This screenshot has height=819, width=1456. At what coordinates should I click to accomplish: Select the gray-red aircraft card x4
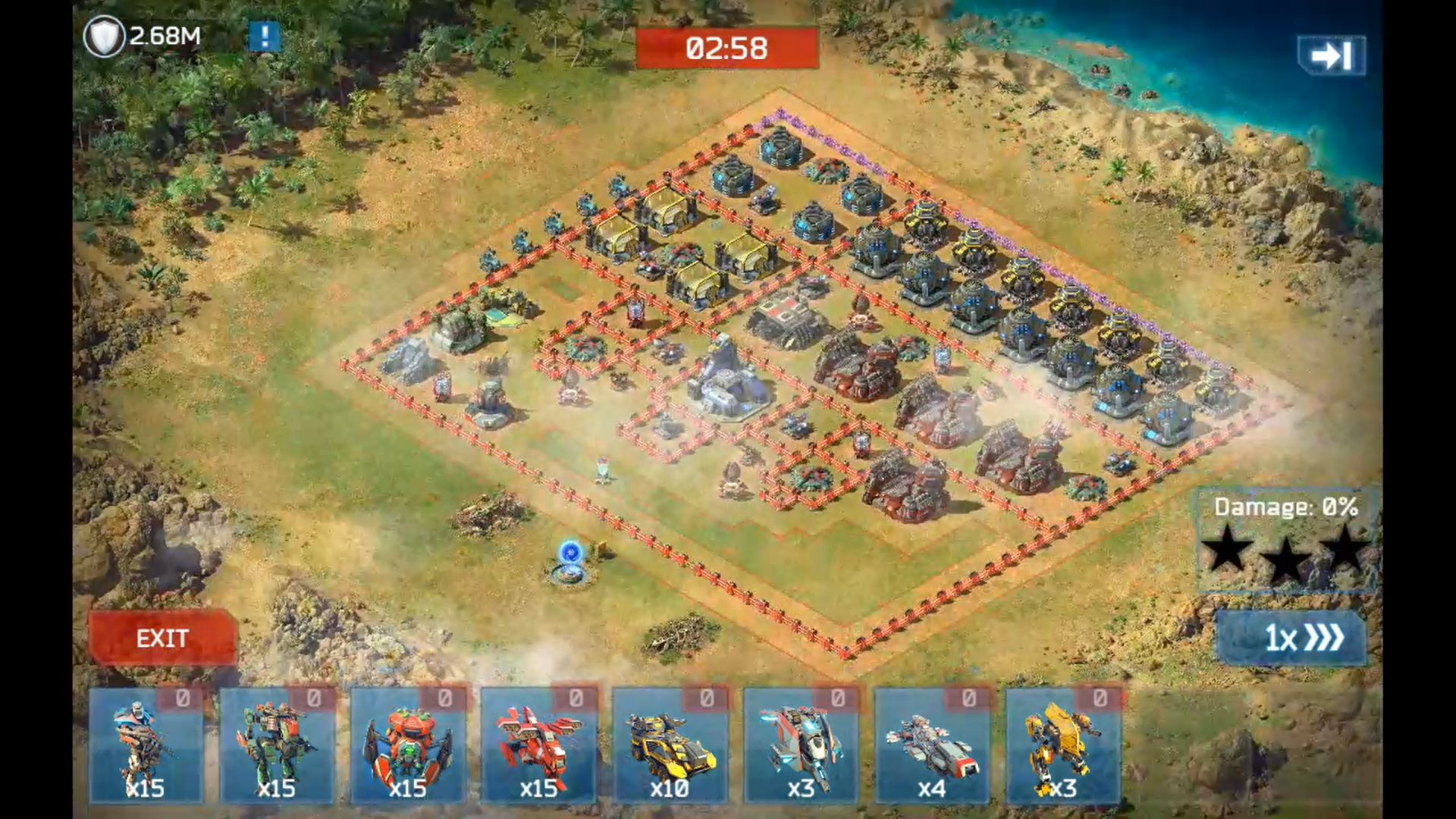(x=932, y=745)
